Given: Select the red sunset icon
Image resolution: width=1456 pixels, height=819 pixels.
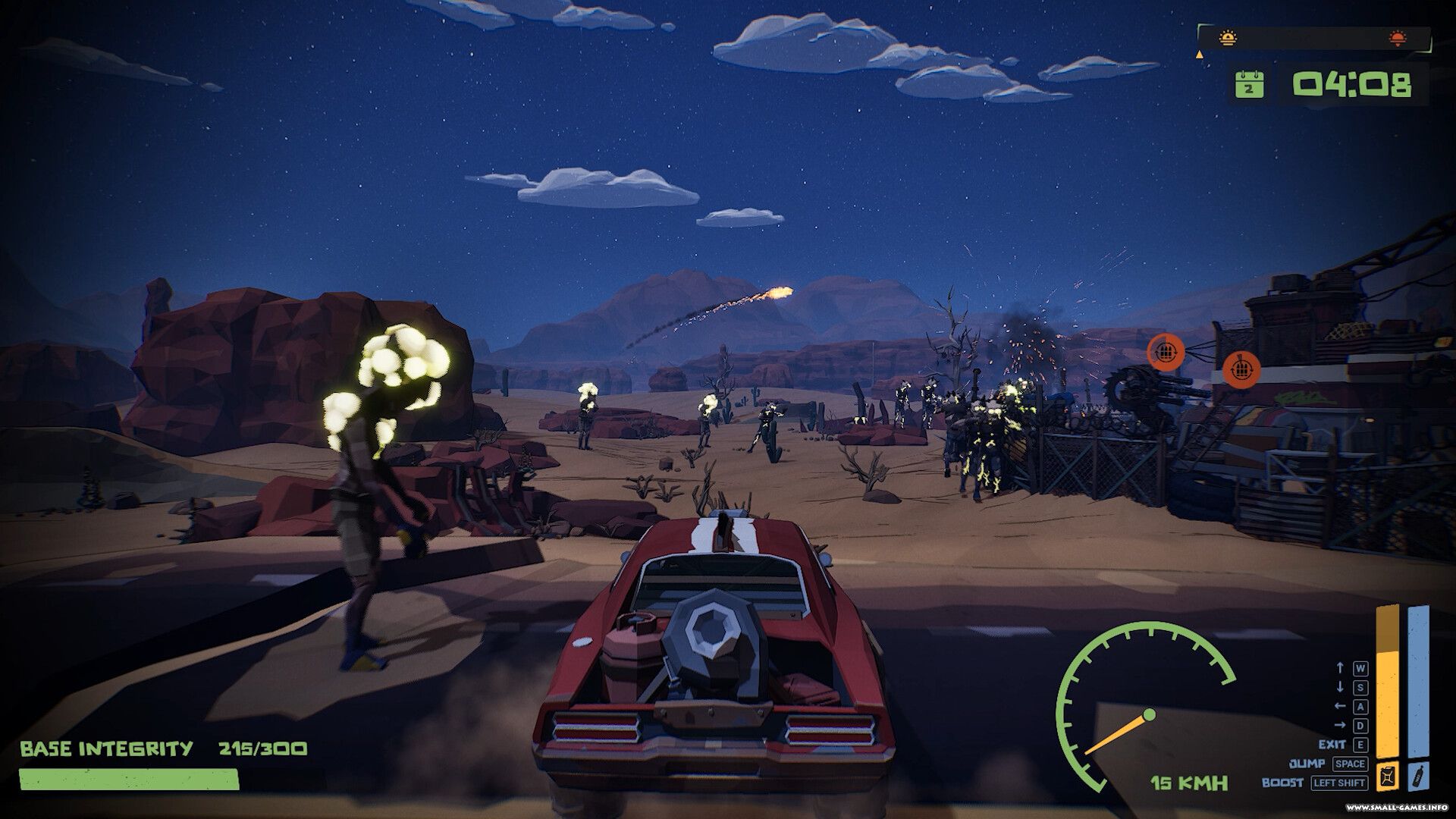Looking at the screenshot, I should tap(1397, 37).
